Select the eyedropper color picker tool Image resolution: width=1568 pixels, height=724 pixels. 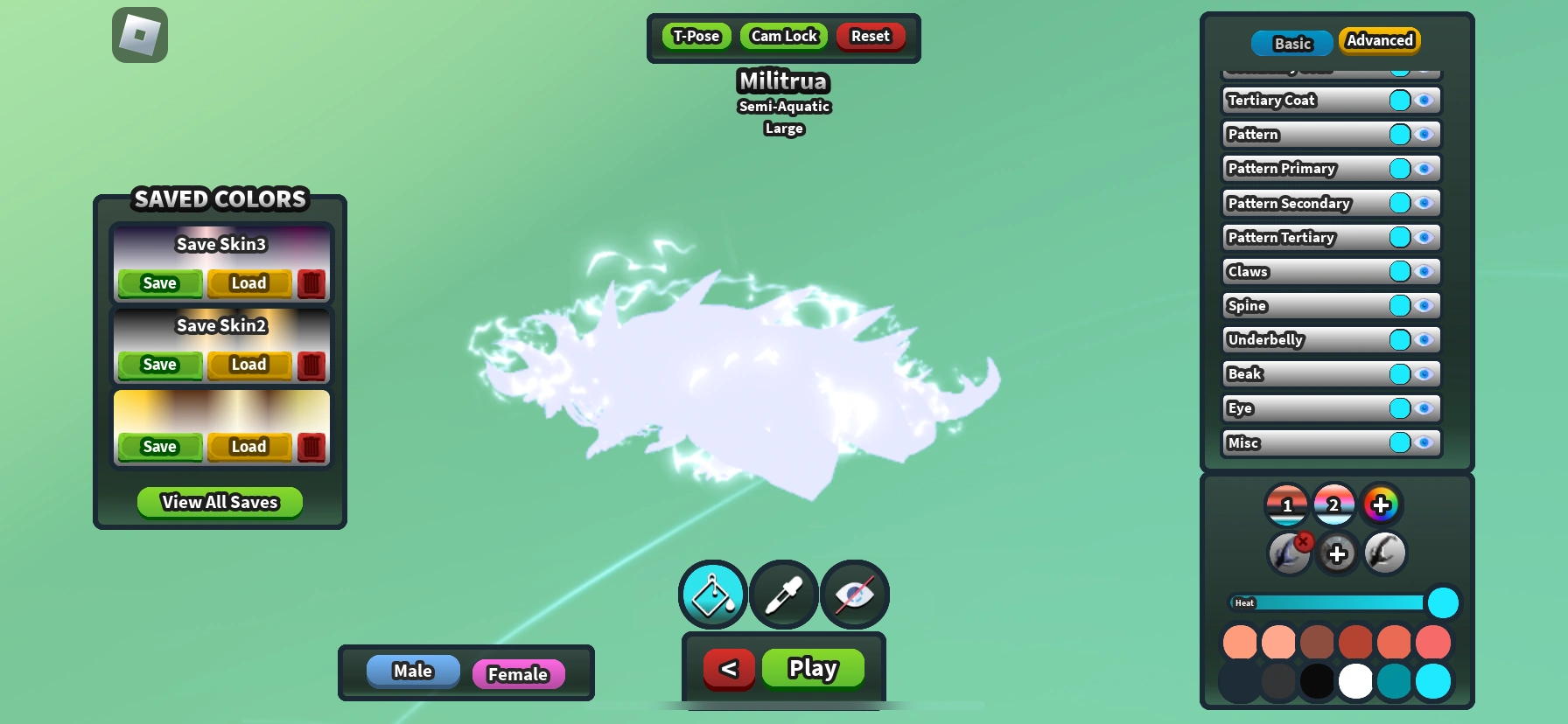tap(783, 595)
